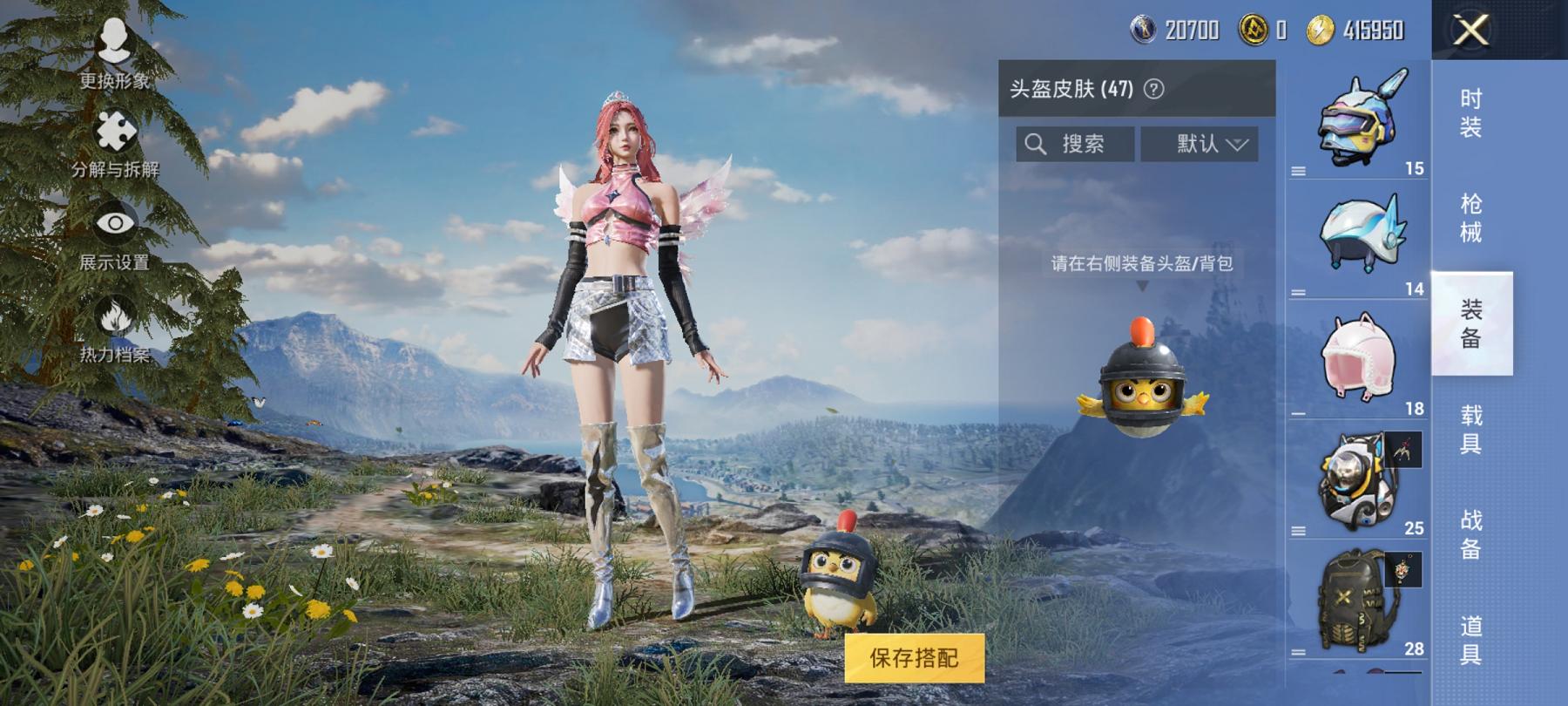The height and width of the screenshot is (706, 1568).
Task: Click the 搜索 search input field
Action: 1080,143
